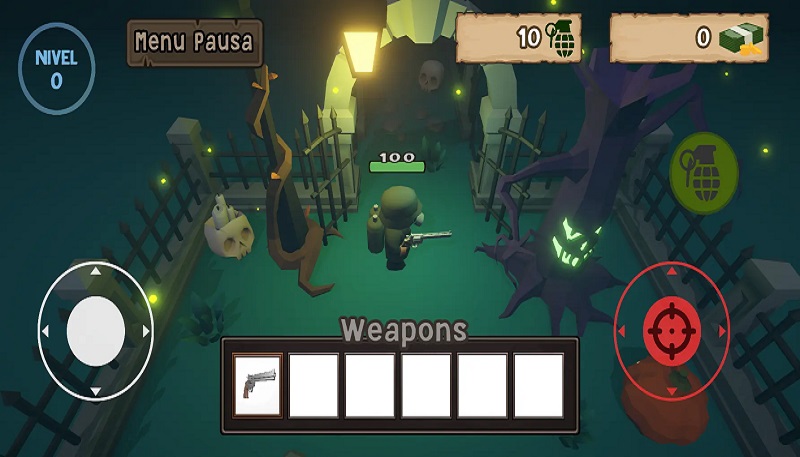Throw a grenade with the green button
This screenshot has height=457, width=800.
point(703,172)
